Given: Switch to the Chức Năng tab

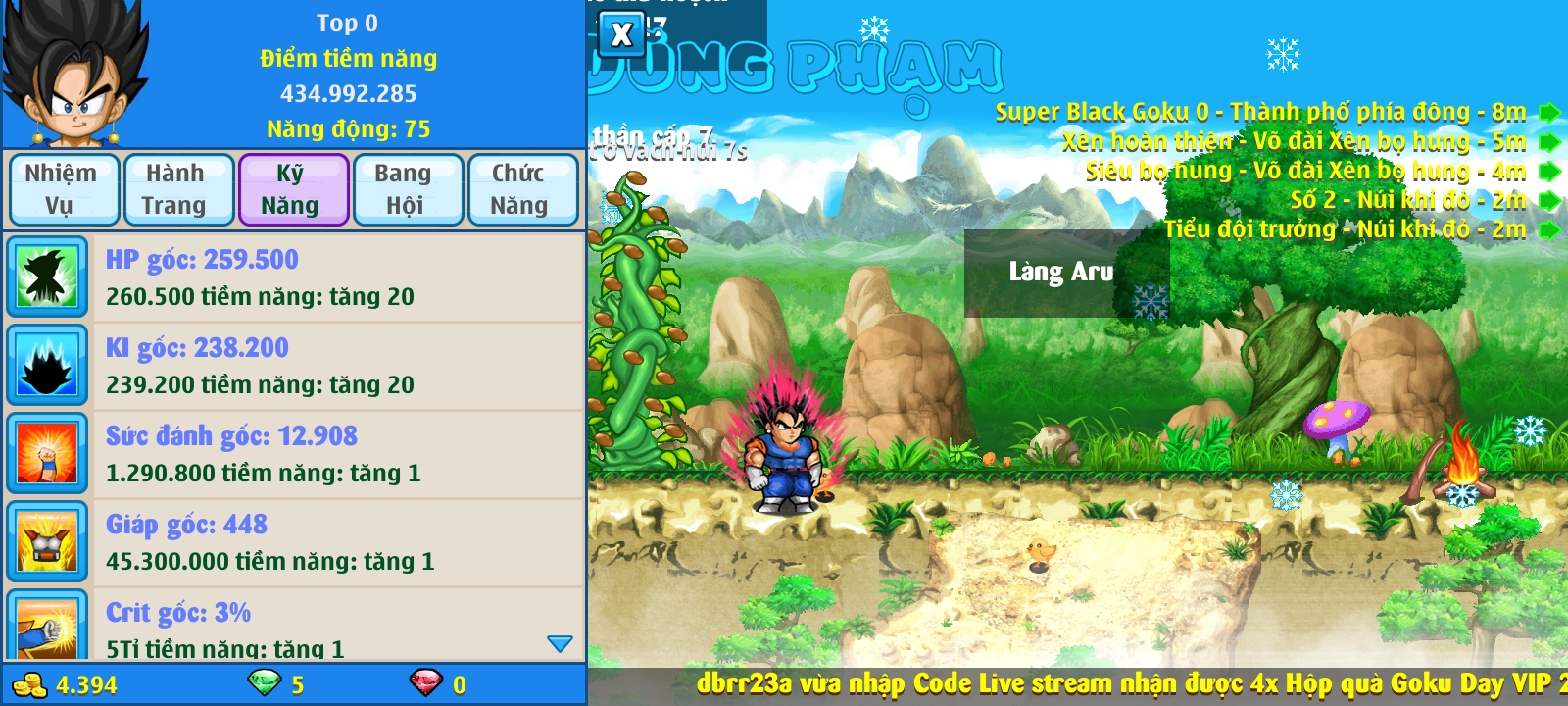Looking at the screenshot, I should click(520, 189).
